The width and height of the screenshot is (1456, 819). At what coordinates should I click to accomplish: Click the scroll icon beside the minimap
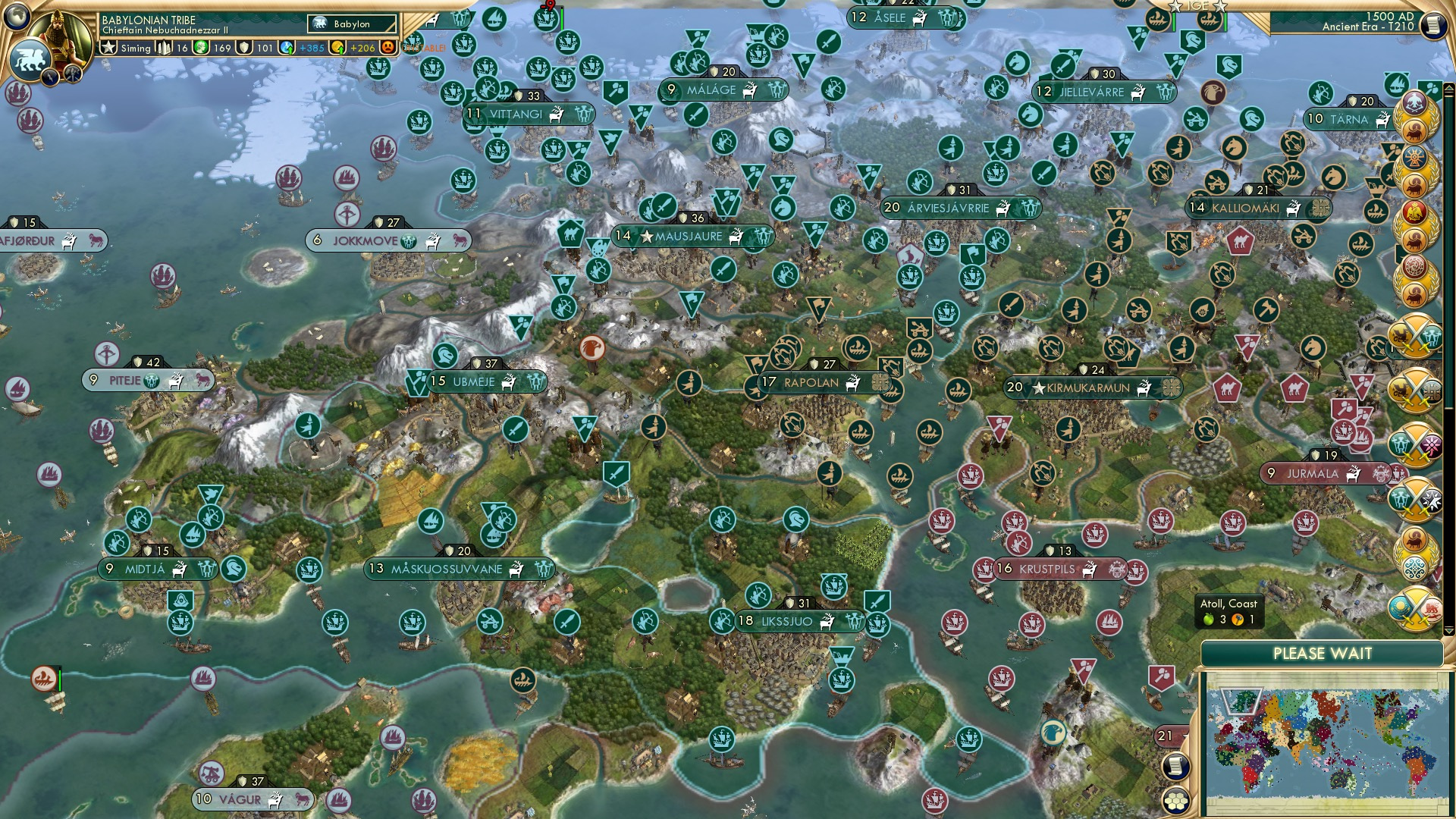pyautogui.click(x=1175, y=767)
